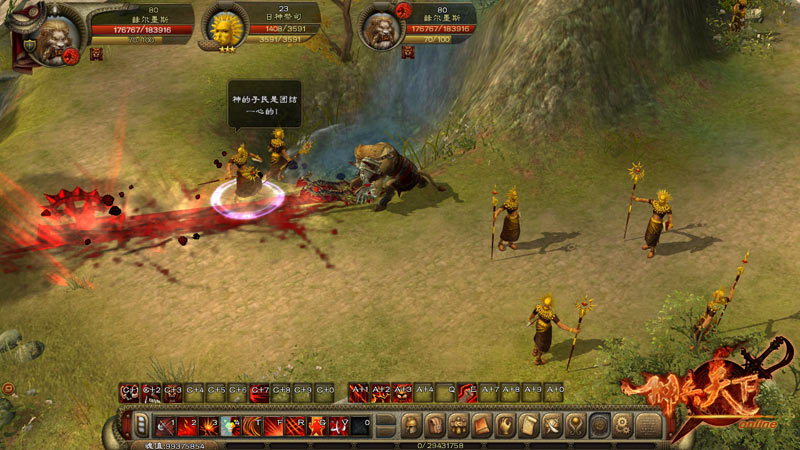
Task: Click the small buff icon under player frame
Action: pos(96,53)
